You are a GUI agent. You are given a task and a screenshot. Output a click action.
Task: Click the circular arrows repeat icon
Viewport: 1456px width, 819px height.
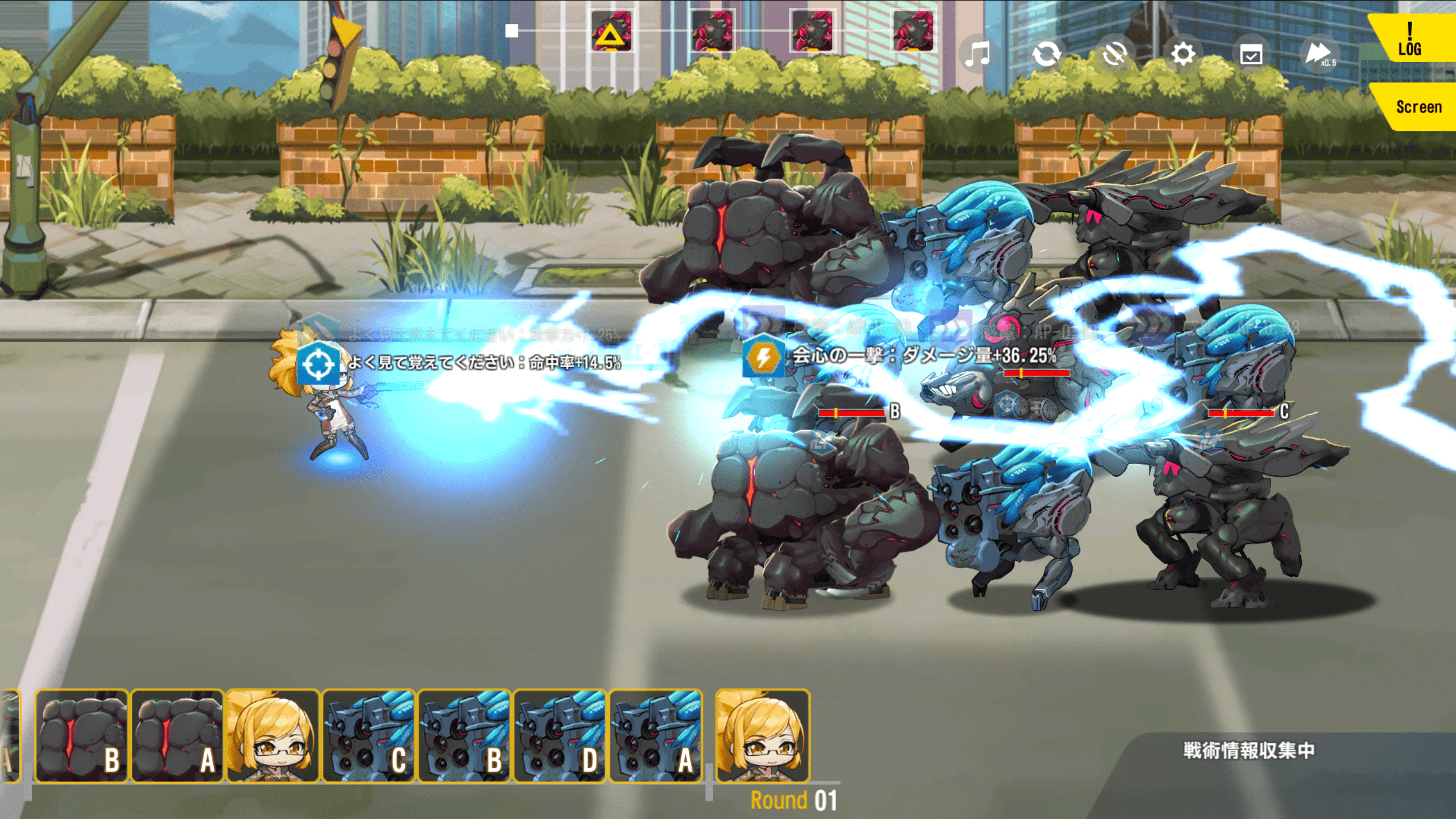pyautogui.click(x=1046, y=55)
